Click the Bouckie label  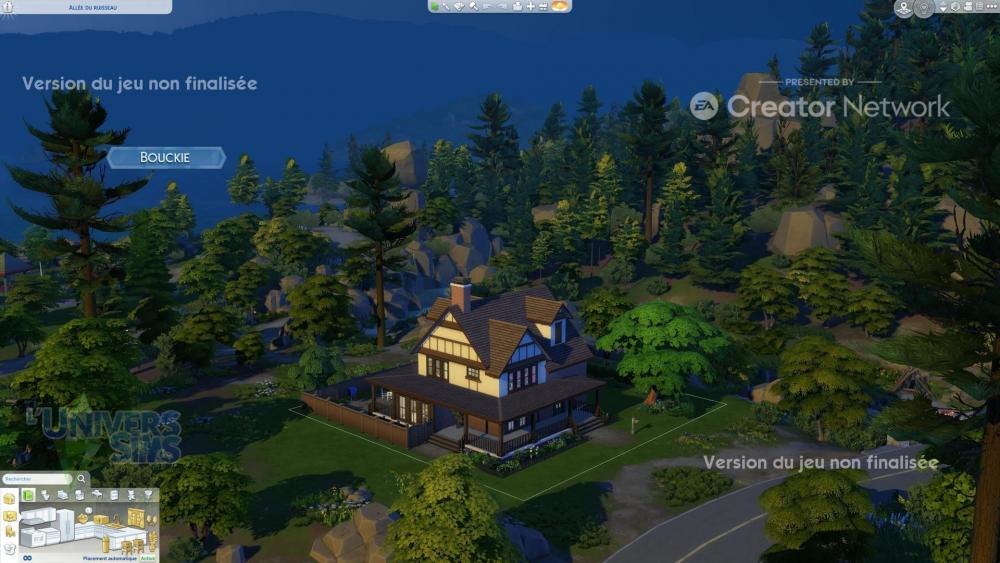[x=165, y=157]
